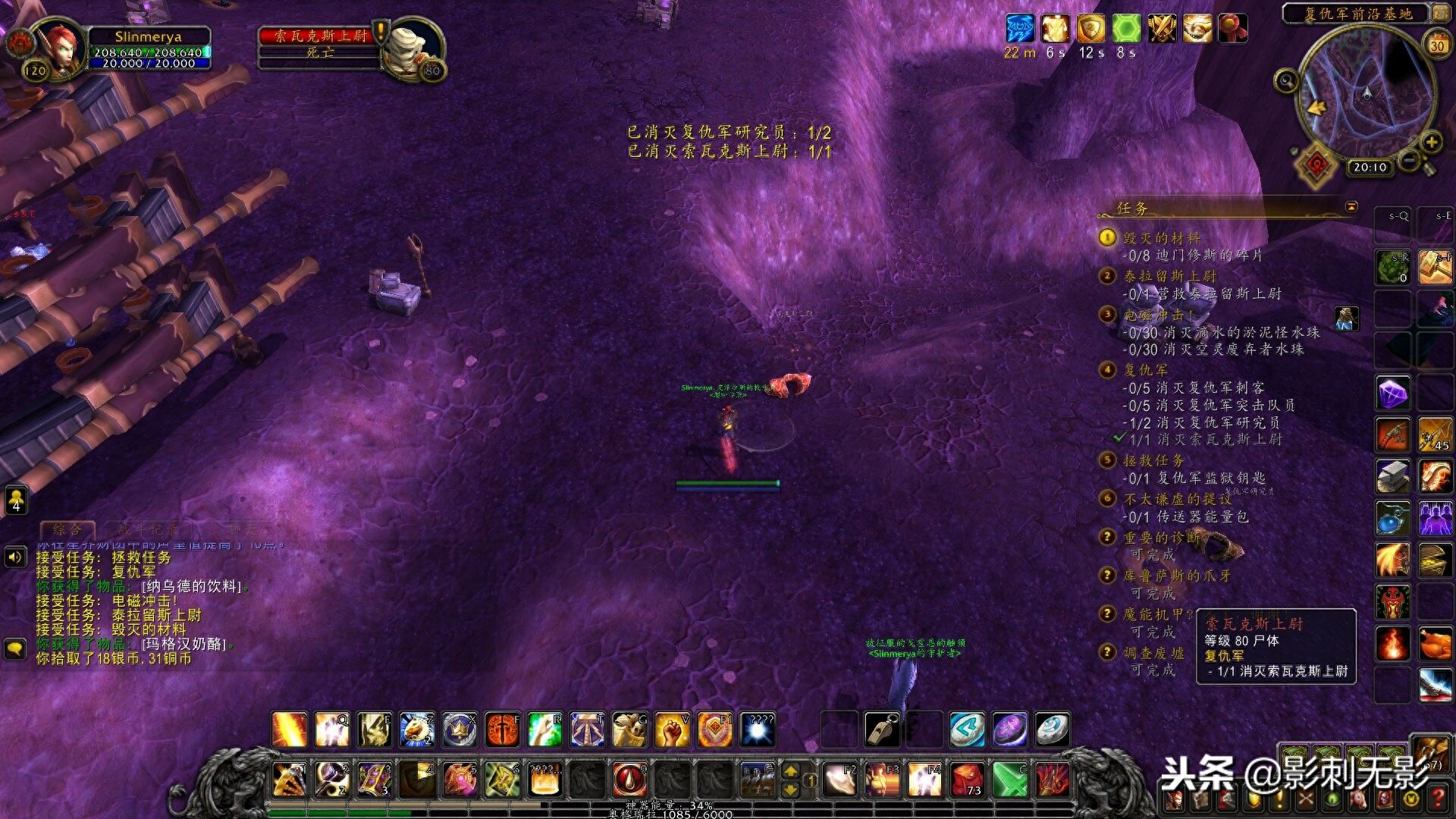Open the Horde emblem button below minimap
The height and width of the screenshot is (819, 1456).
click(x=1318, y=164)
